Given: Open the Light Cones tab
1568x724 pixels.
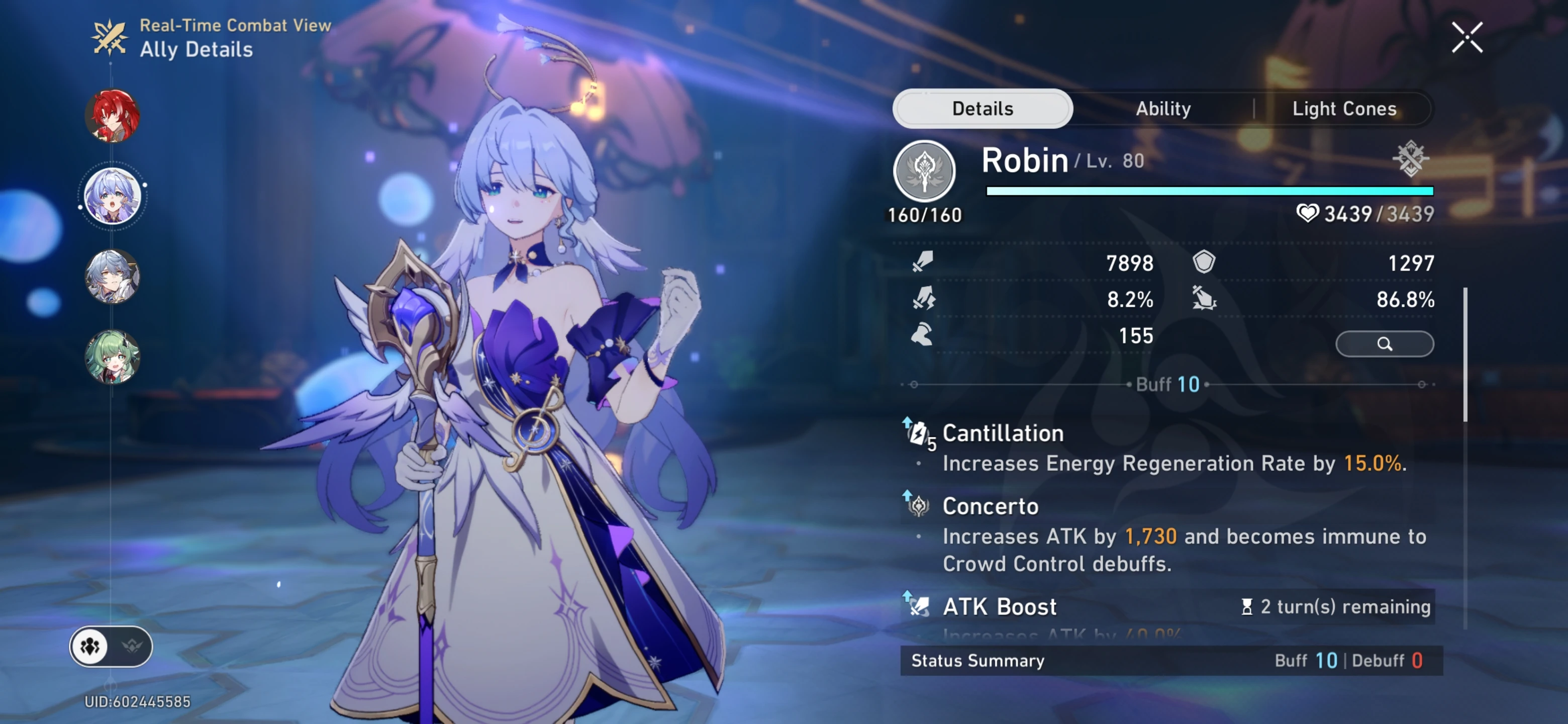Looking at the screenshot, I should 1343,108.
